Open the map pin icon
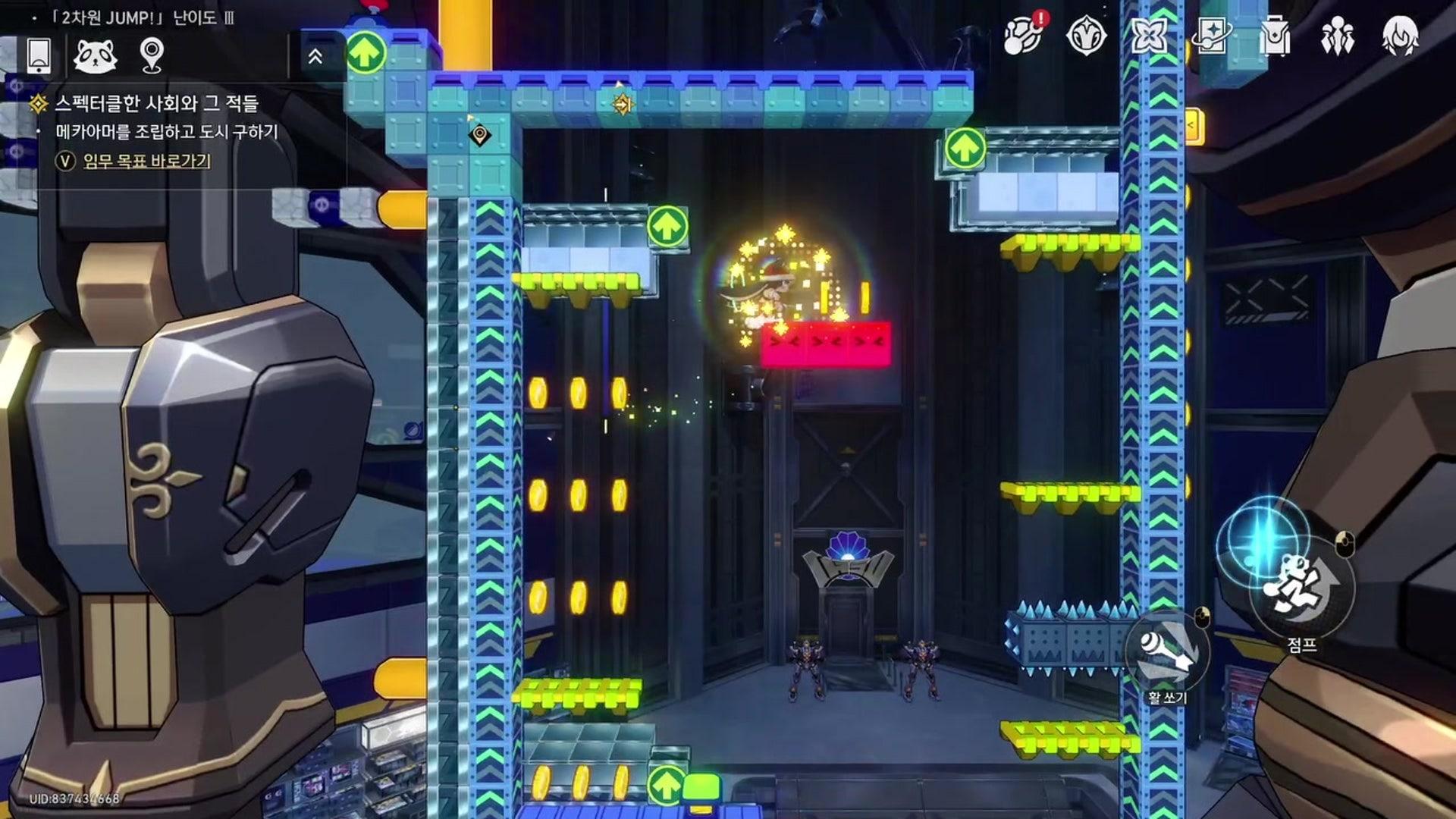The height and width of the screenshot is (819, 1456). [x=152, y=55]
